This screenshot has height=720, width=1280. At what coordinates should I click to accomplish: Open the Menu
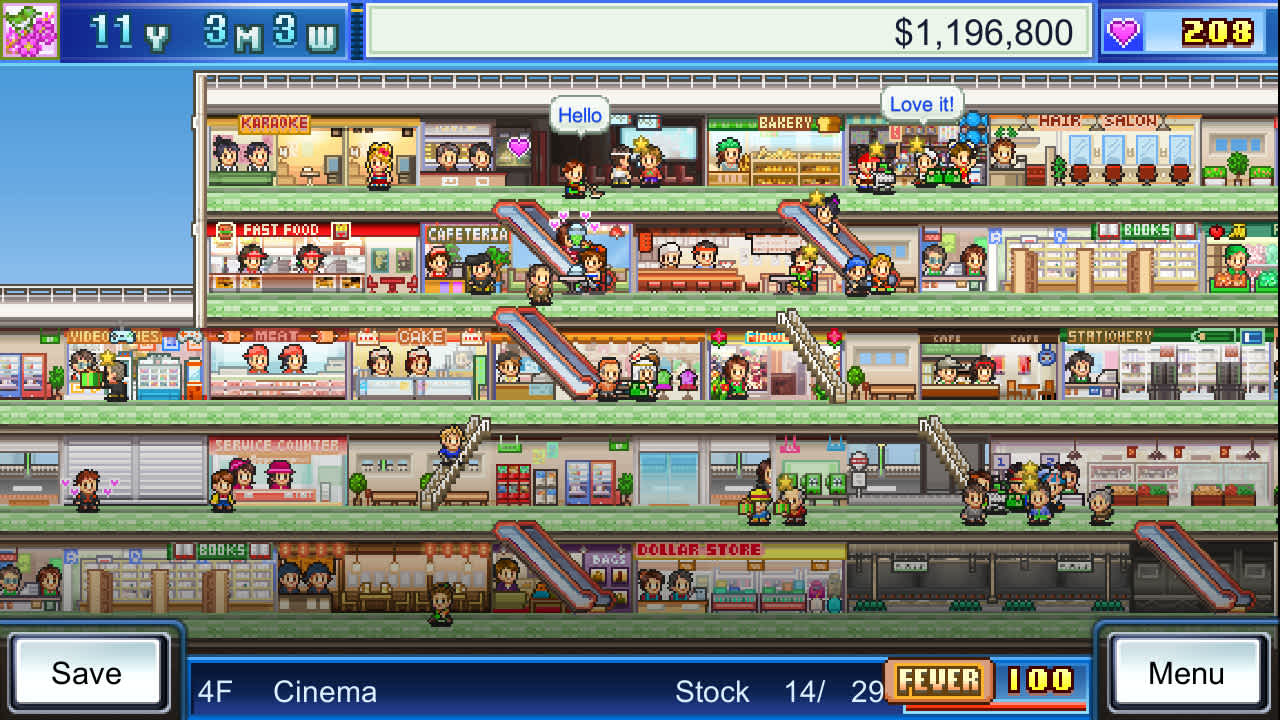point(1186,673)
